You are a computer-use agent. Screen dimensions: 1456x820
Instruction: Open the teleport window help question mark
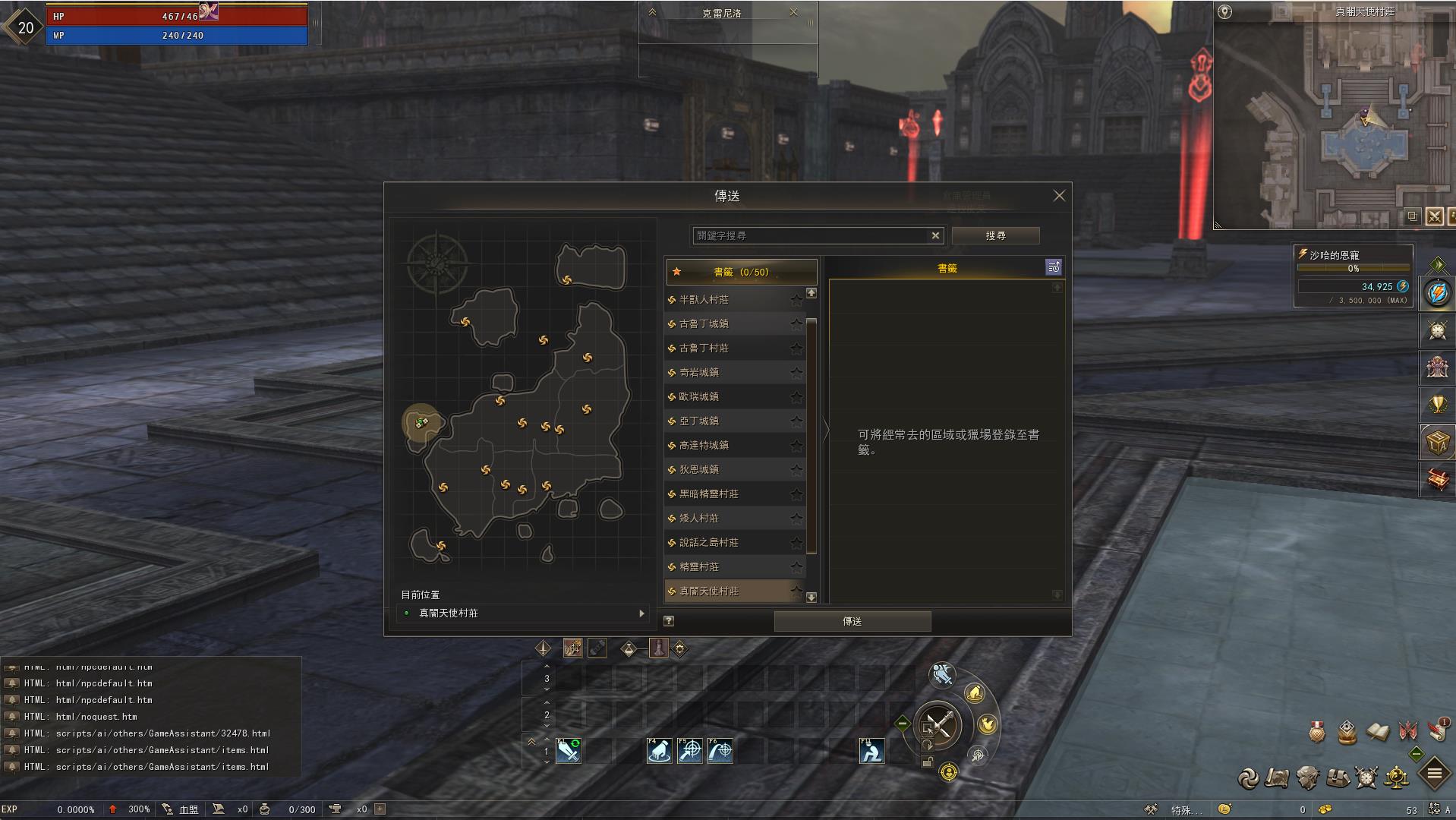(669, 621)
